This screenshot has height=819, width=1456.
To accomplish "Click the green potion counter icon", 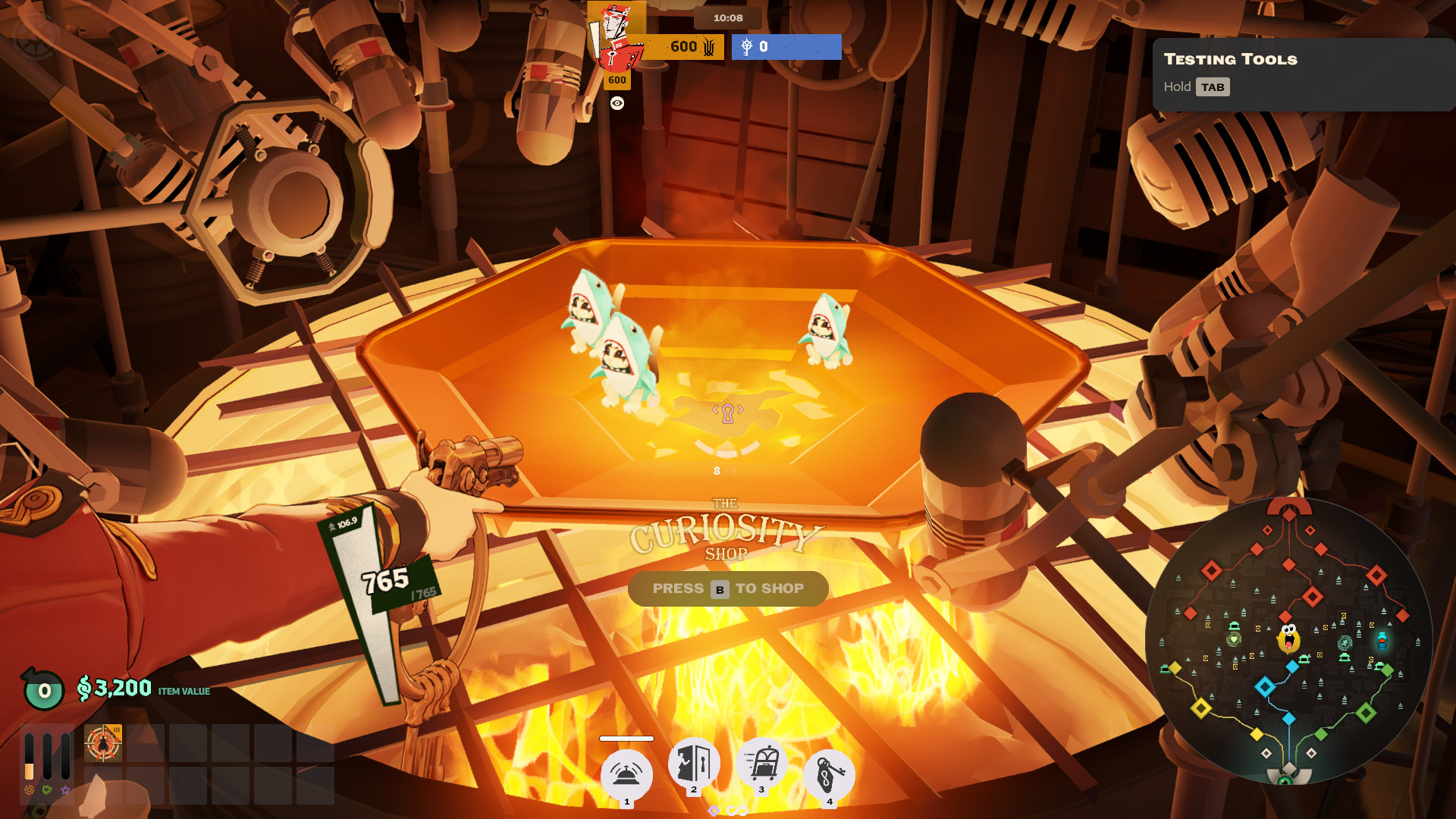I will coord(43,689).
